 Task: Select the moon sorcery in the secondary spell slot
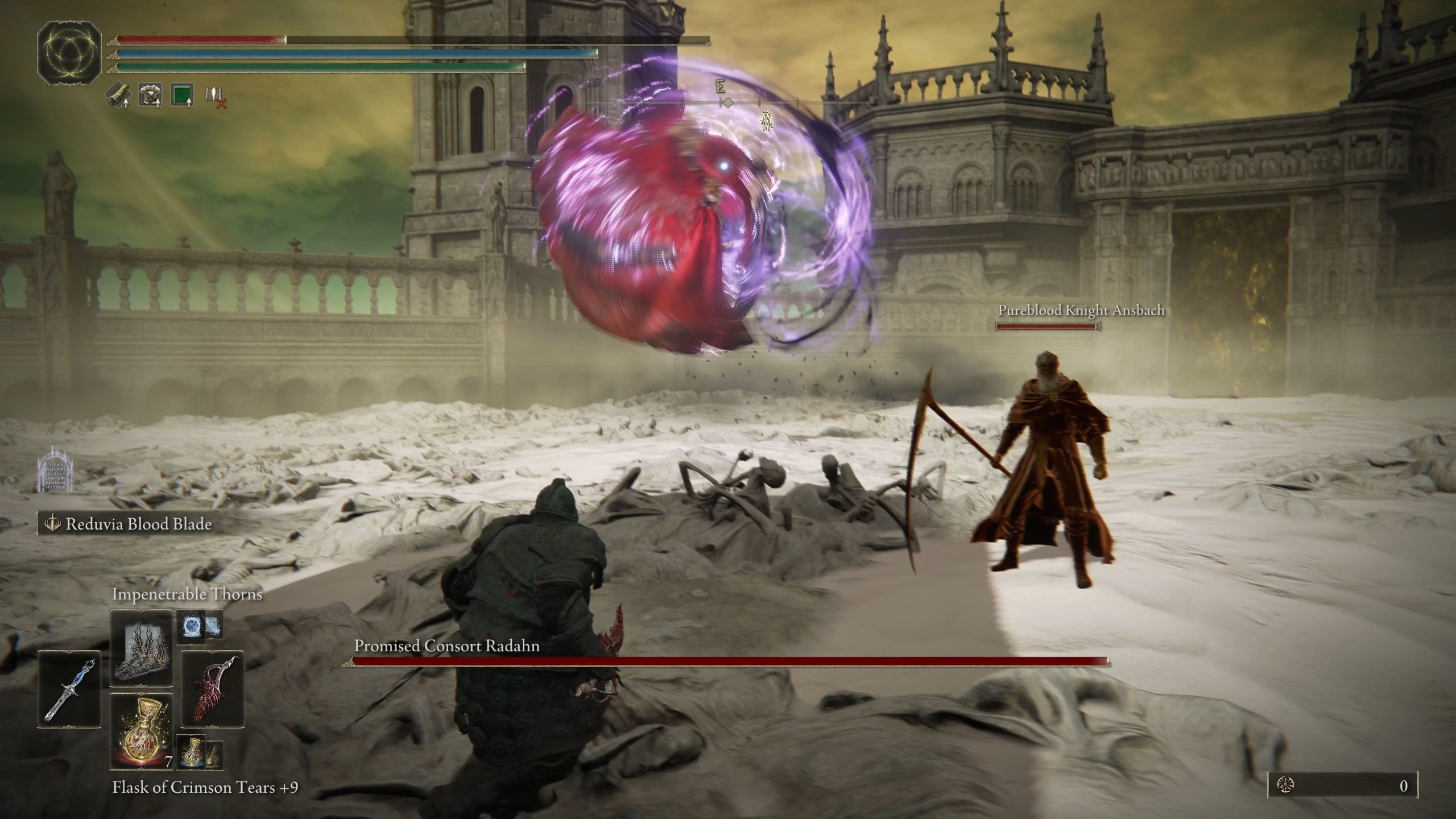click(x=192, y=626)
